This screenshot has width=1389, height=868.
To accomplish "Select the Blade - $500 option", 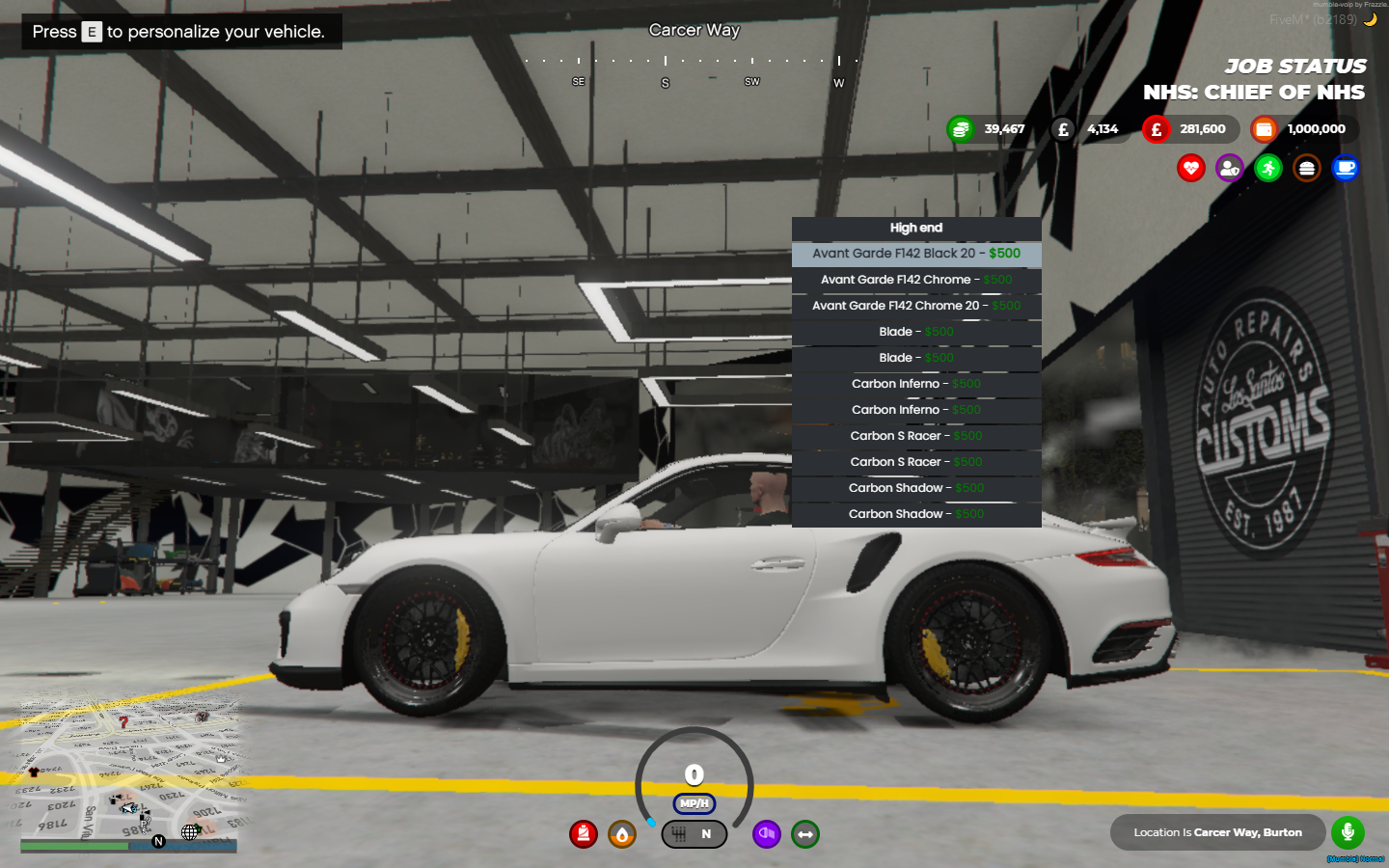I will (916, 332).
